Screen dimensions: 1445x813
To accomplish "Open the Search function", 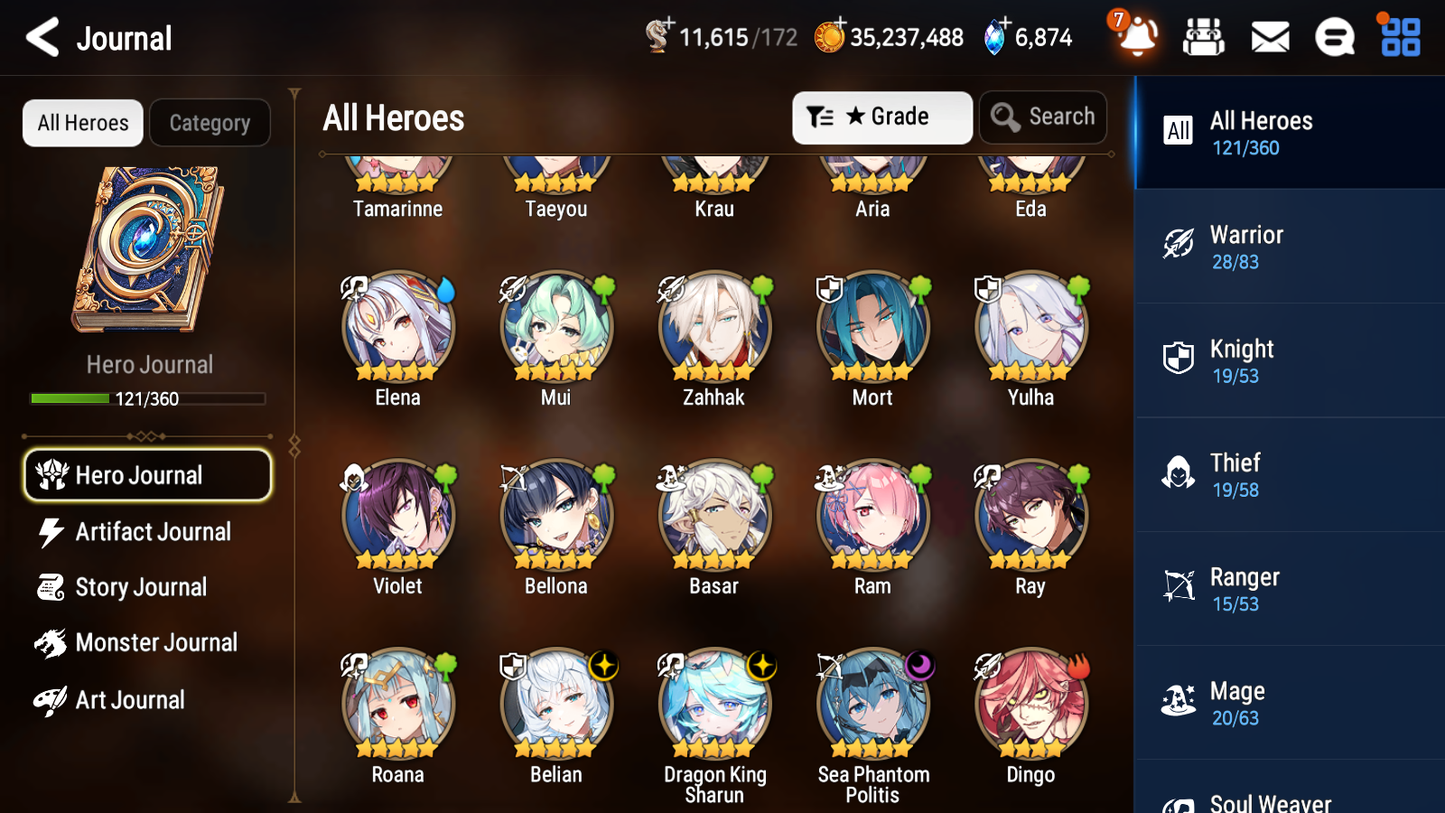I will coord(1043,117).
